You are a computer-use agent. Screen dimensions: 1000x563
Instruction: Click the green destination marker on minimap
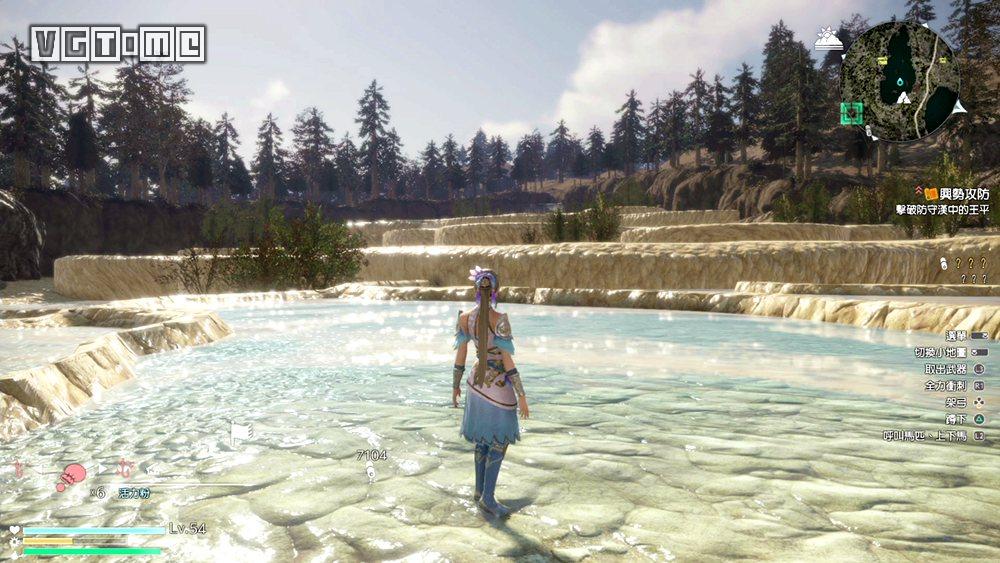pyautogui.click(x=851, y=113)
